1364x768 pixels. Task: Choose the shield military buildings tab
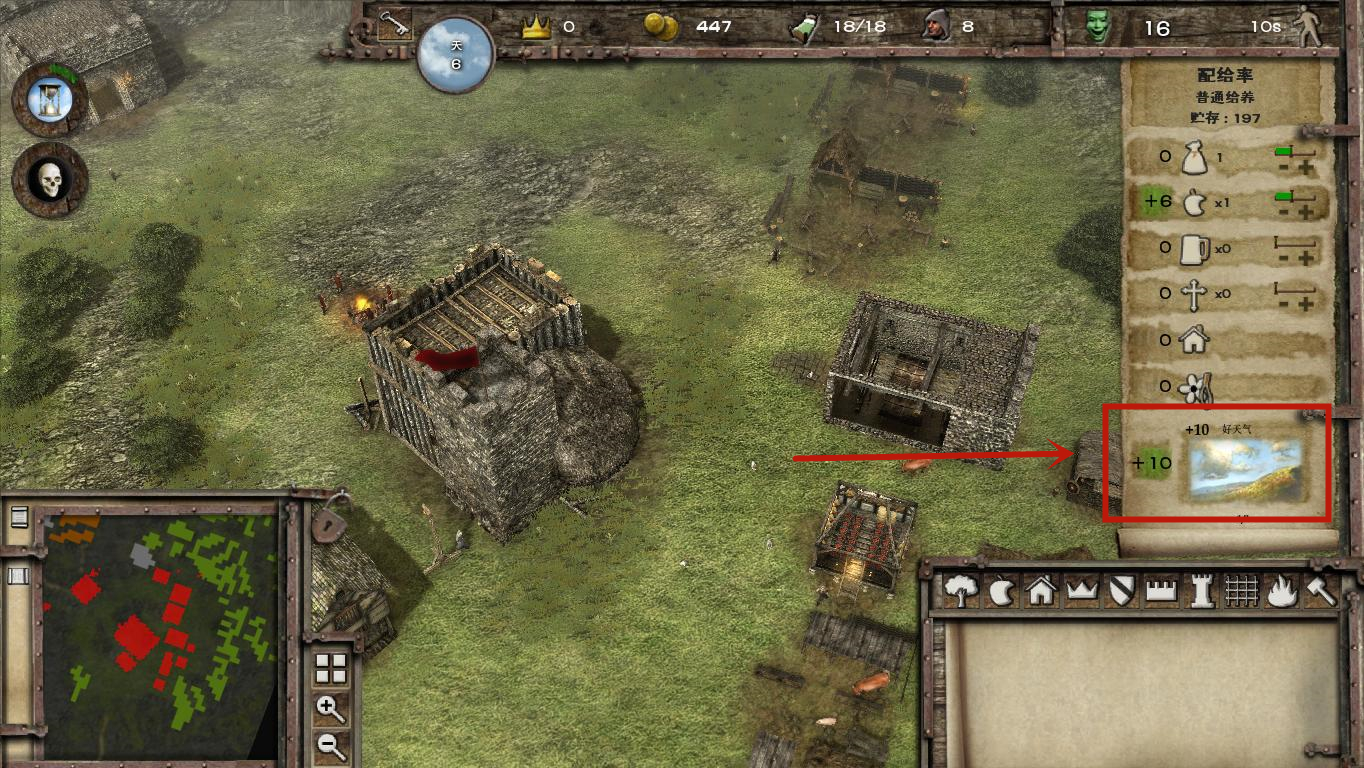1120,591
